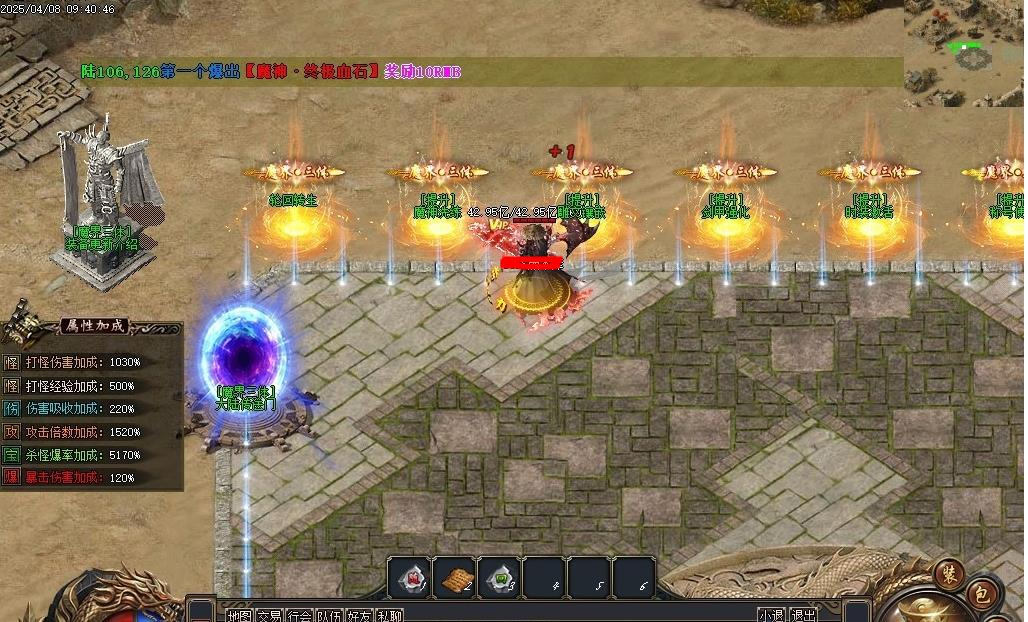The width and height of the screenshot is (1028, 622).
Task: Open the 私聊 private chat
Action: (x=390, y=615)
